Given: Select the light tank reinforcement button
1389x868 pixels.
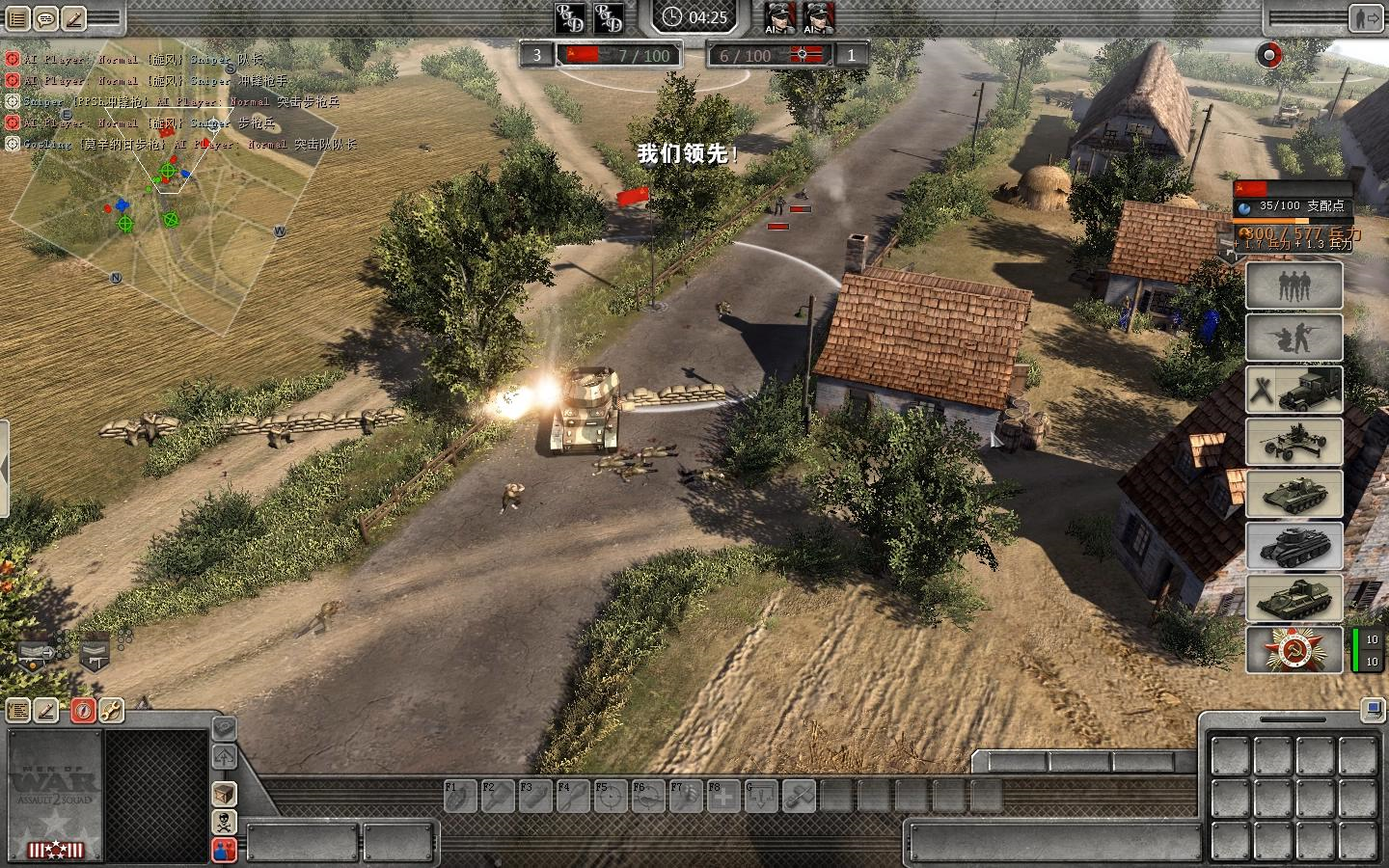Looking at the screenshot, I should coord(1294,494).
